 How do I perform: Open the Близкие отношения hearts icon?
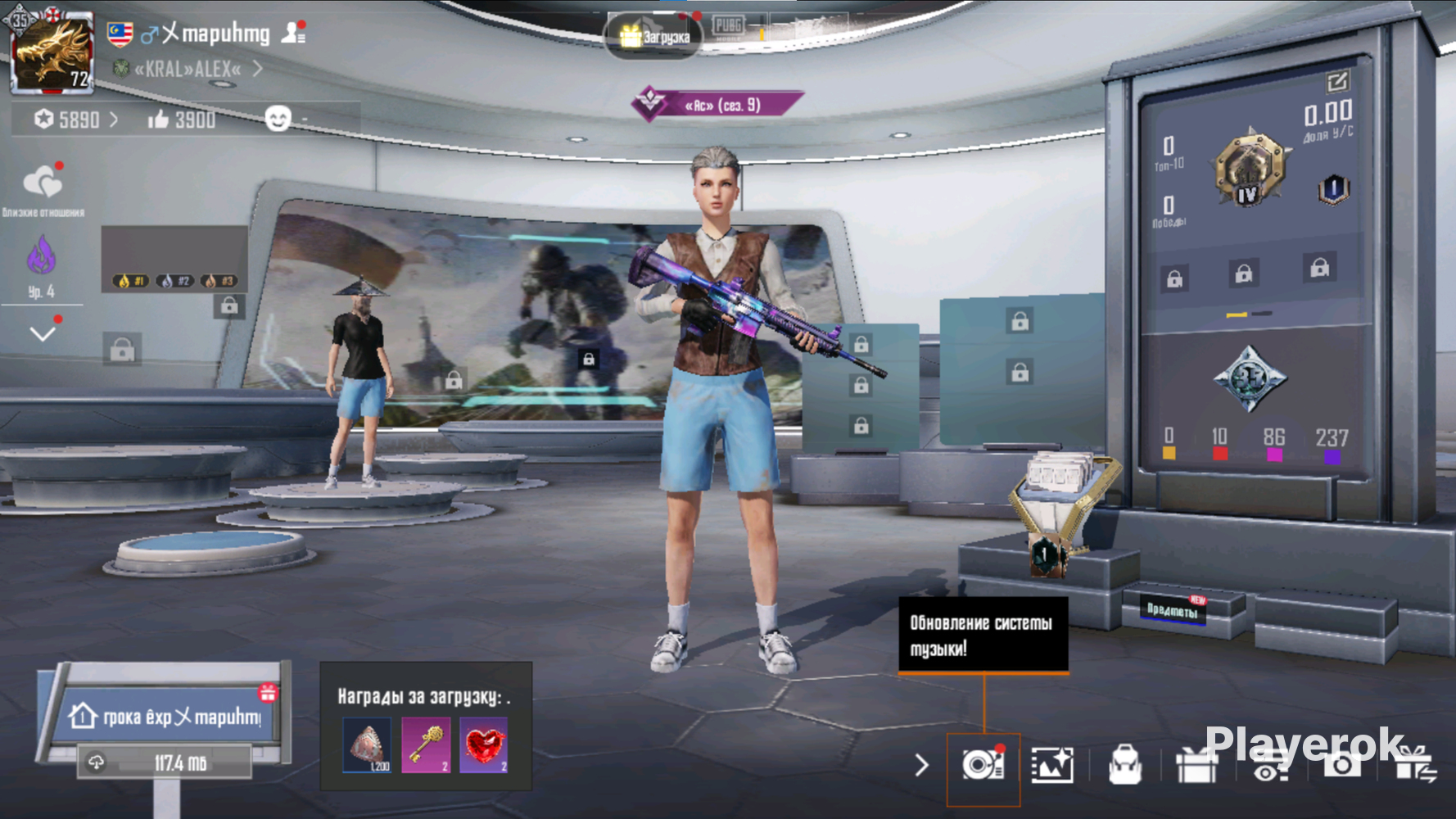[x=43, y=183]
